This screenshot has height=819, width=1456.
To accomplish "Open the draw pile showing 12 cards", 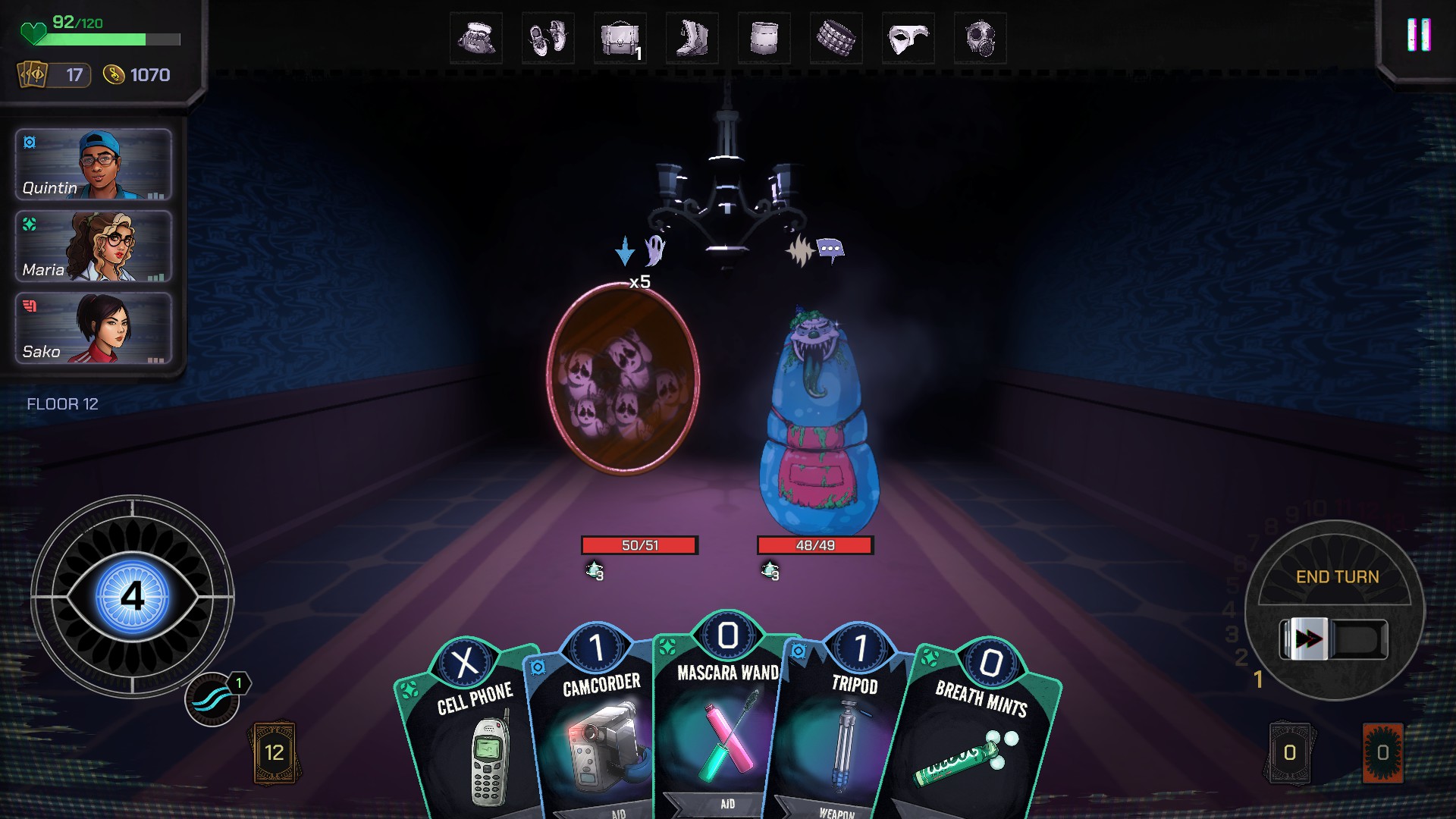I will (x=275, y=753).
